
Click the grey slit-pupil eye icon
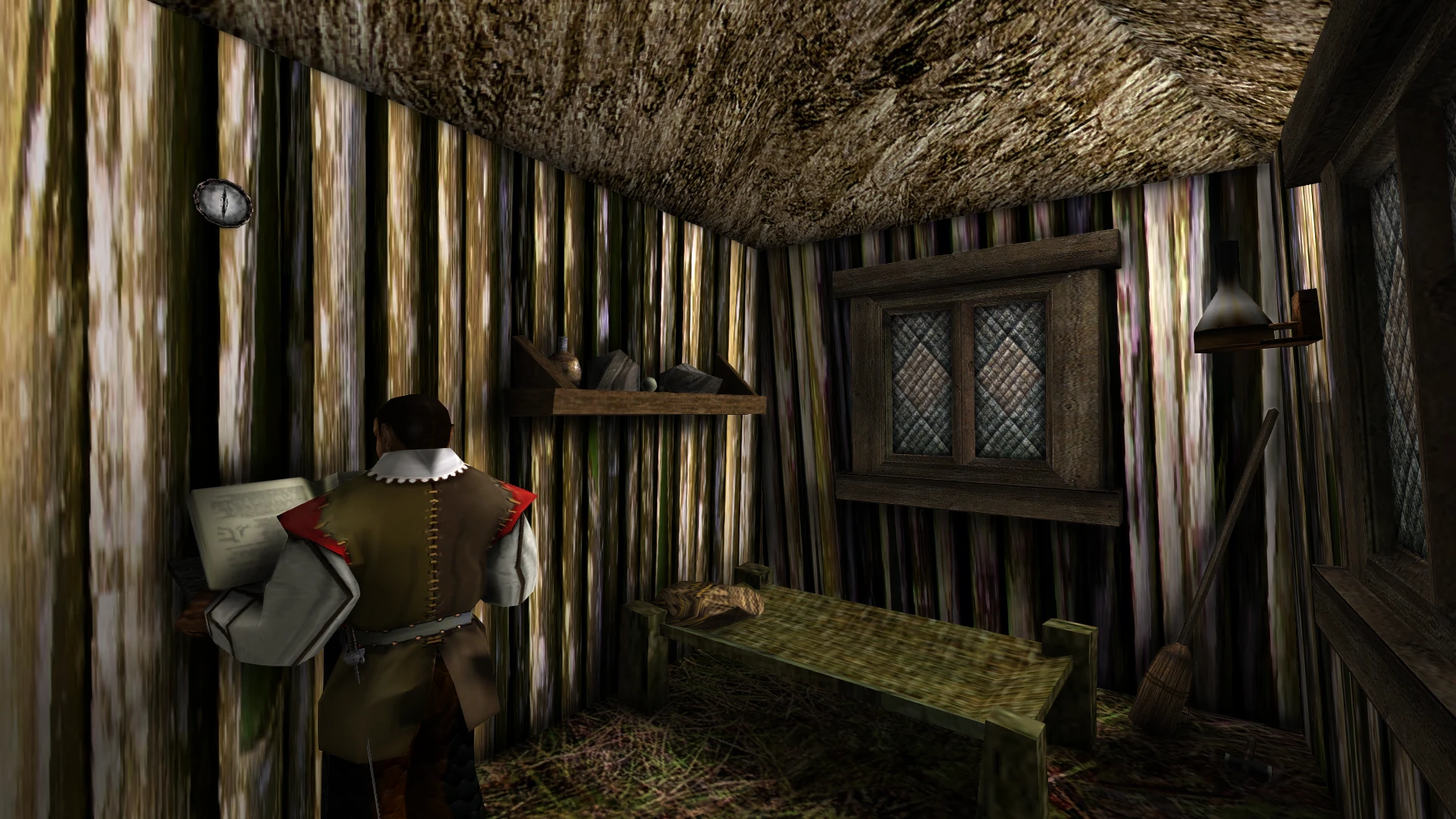pyautogui.click(x=223, y=202)
